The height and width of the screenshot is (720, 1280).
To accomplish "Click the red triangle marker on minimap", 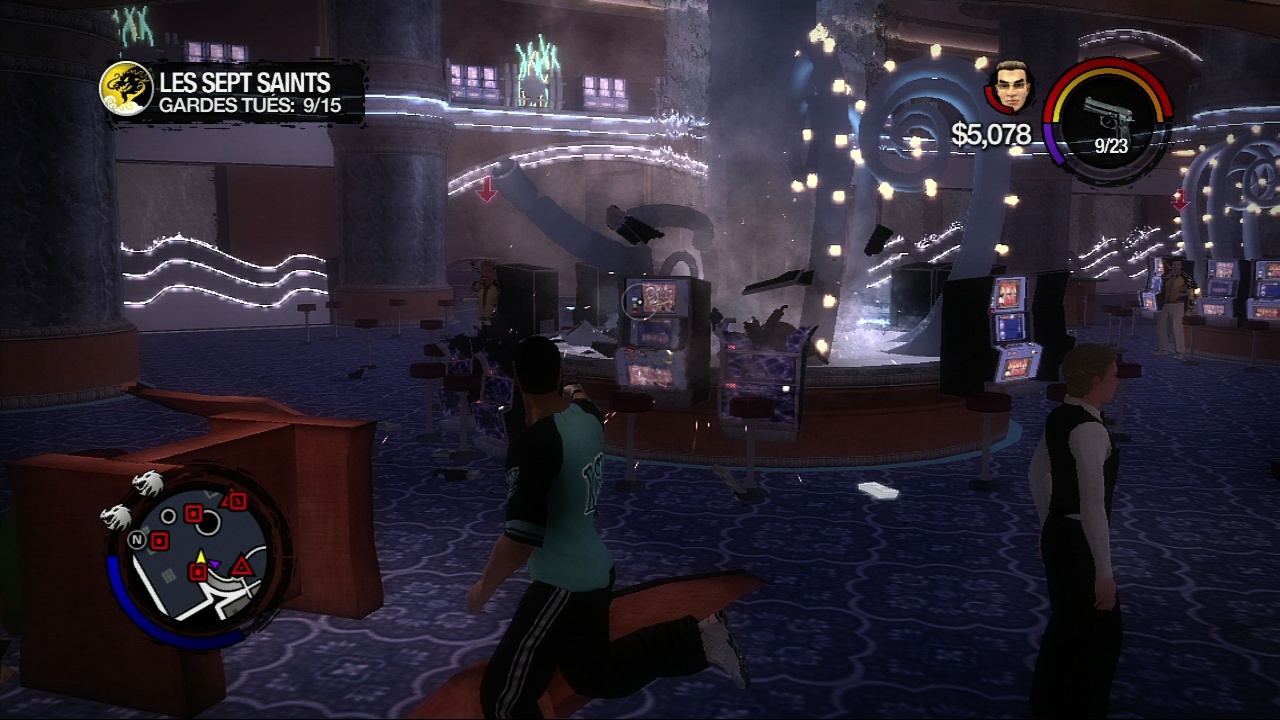I will 241,568.
